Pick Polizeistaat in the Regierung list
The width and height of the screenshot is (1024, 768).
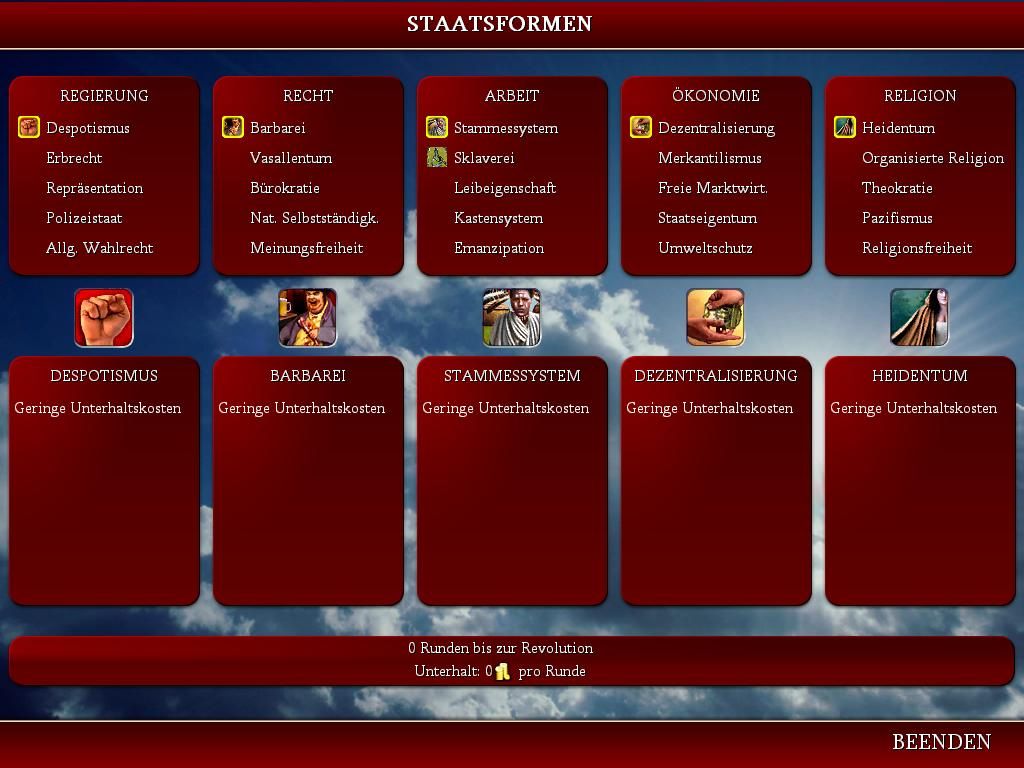coord(84,218)
